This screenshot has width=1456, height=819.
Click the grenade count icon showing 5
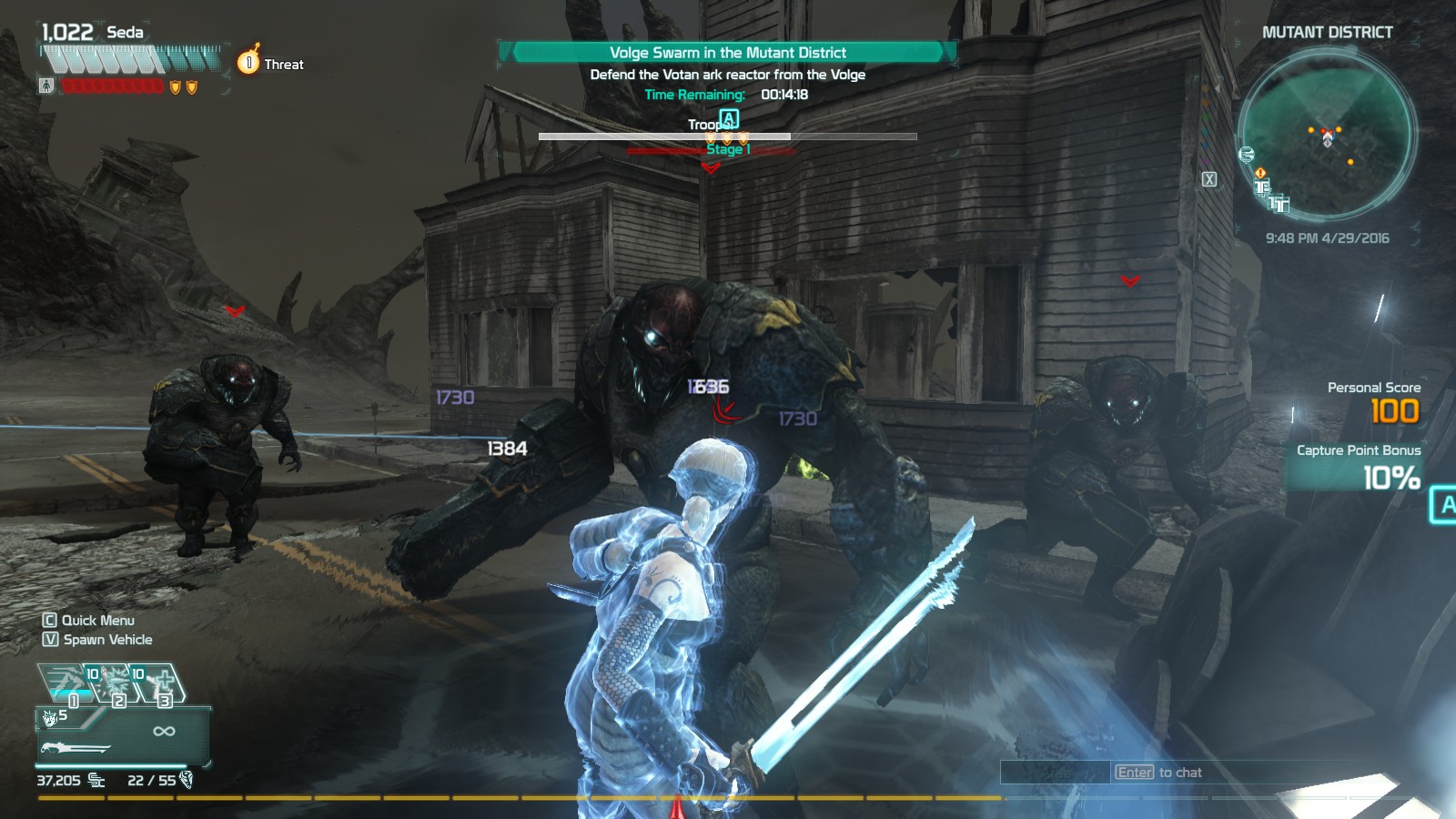click(51, 719)
